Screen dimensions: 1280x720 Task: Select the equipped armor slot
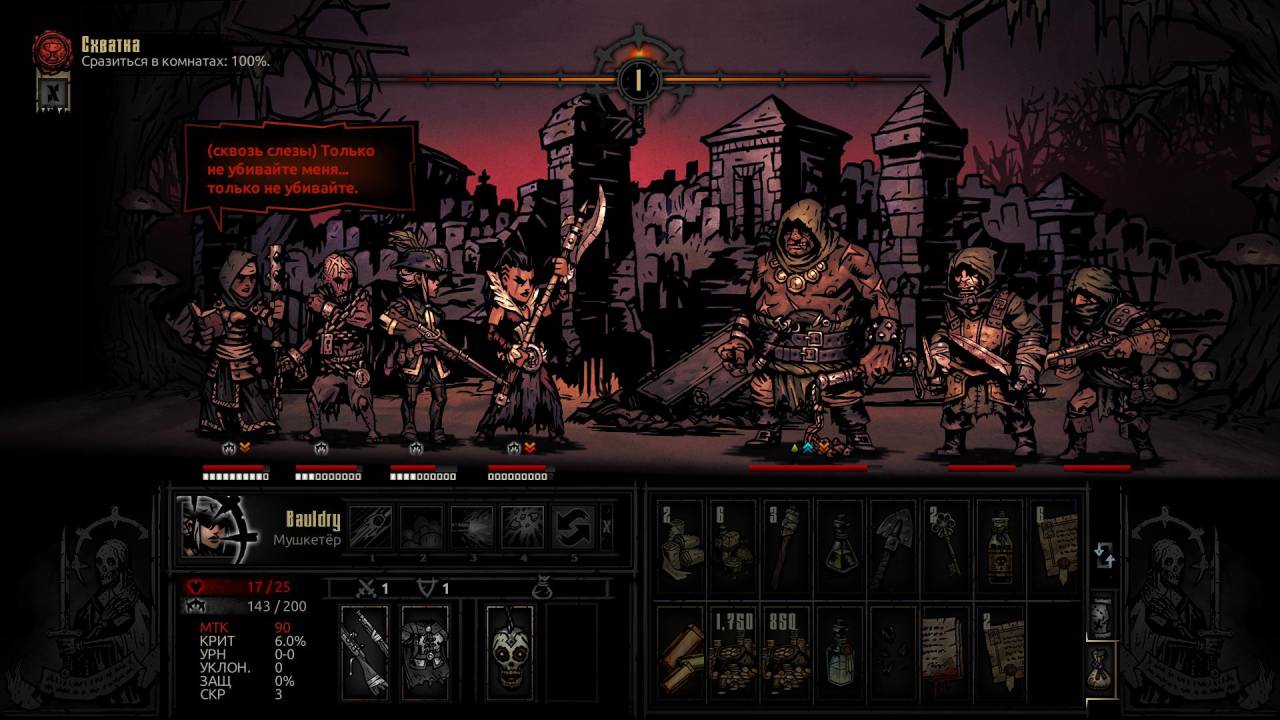click(424, 652)
